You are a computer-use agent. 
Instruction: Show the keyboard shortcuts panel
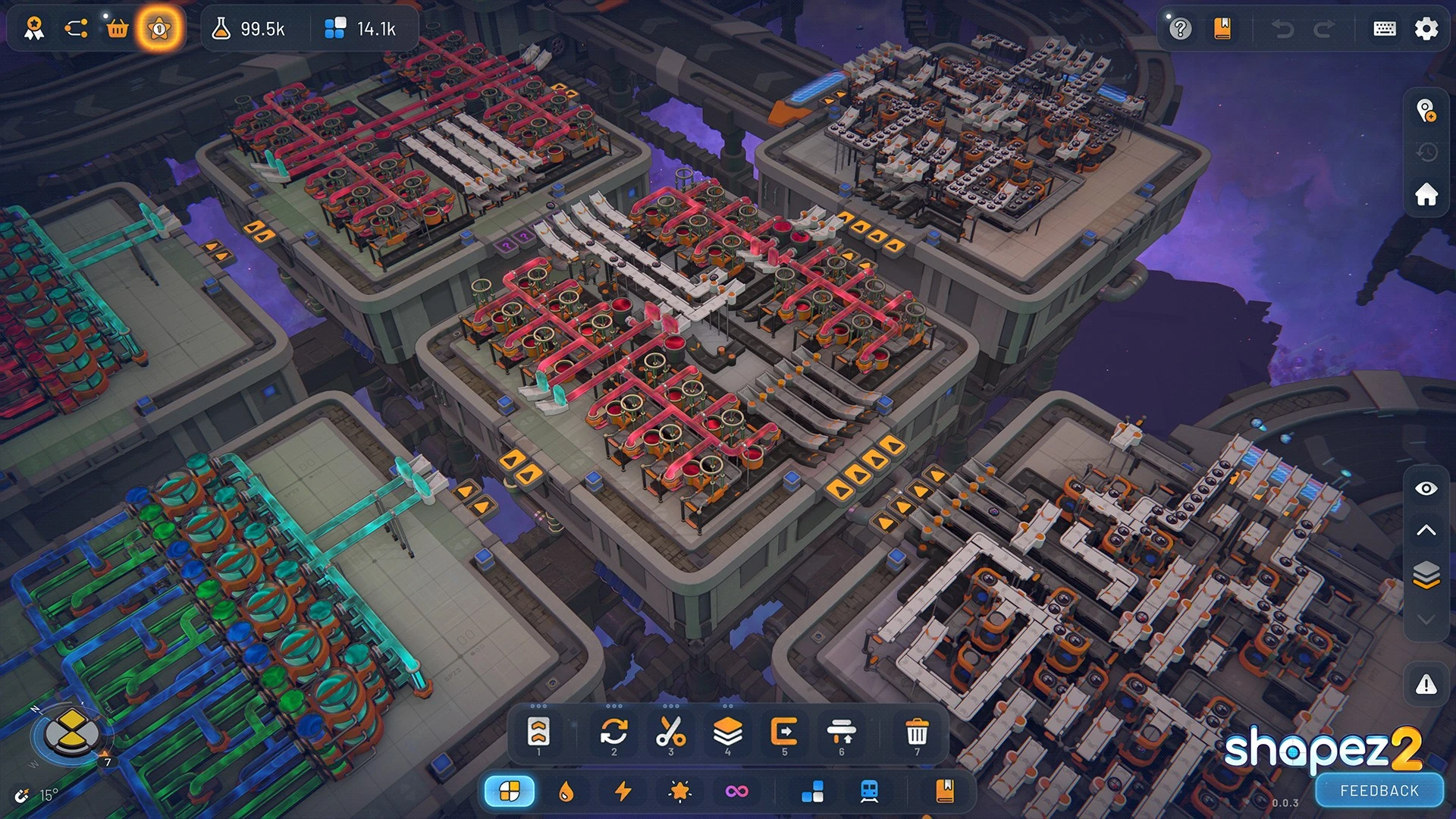pyautogui.click(x=1384, y=29)
